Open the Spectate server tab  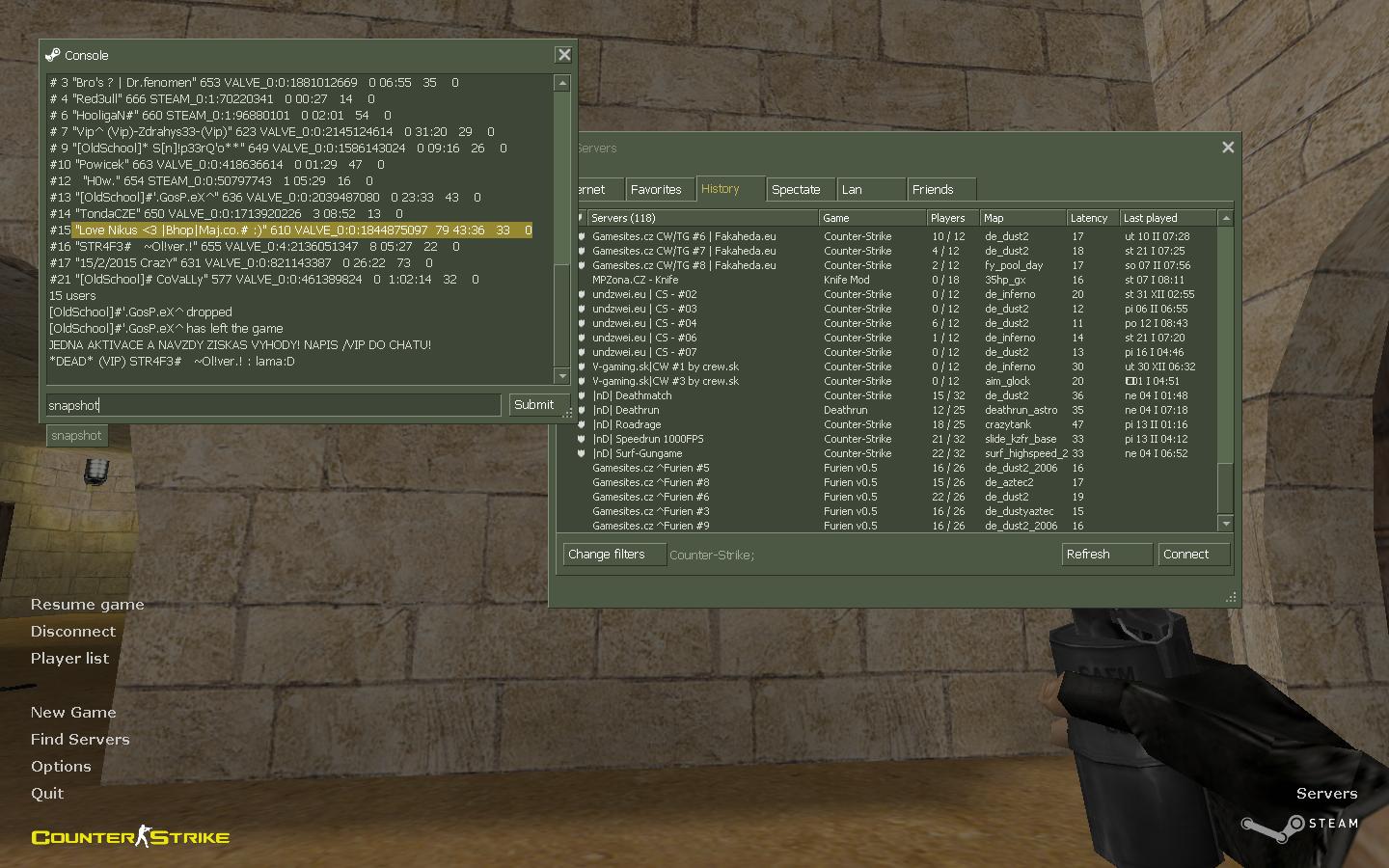pyautogui.click(x=796, y=190)
